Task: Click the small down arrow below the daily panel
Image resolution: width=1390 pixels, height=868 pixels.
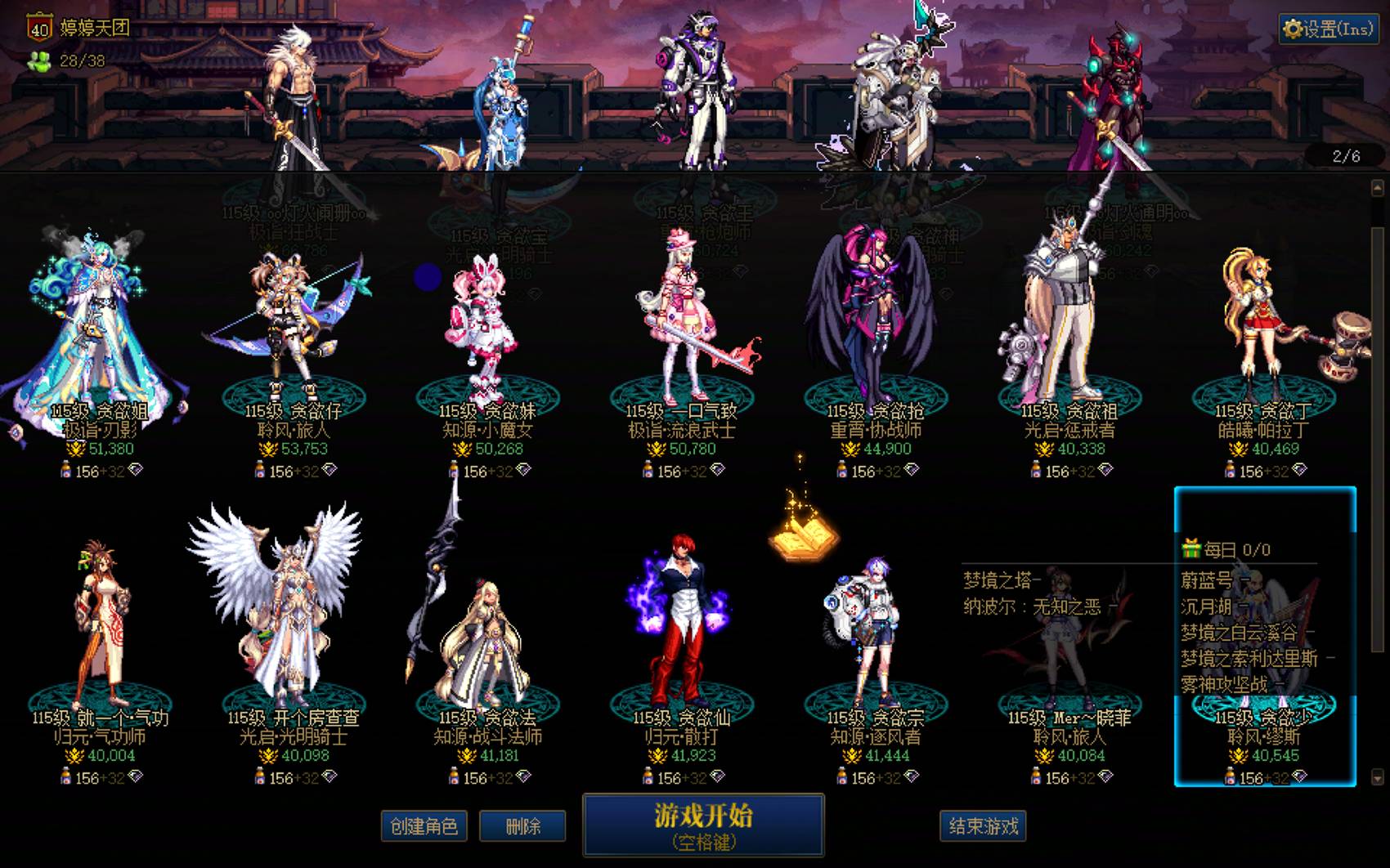Action: (x=1377, y=778)
